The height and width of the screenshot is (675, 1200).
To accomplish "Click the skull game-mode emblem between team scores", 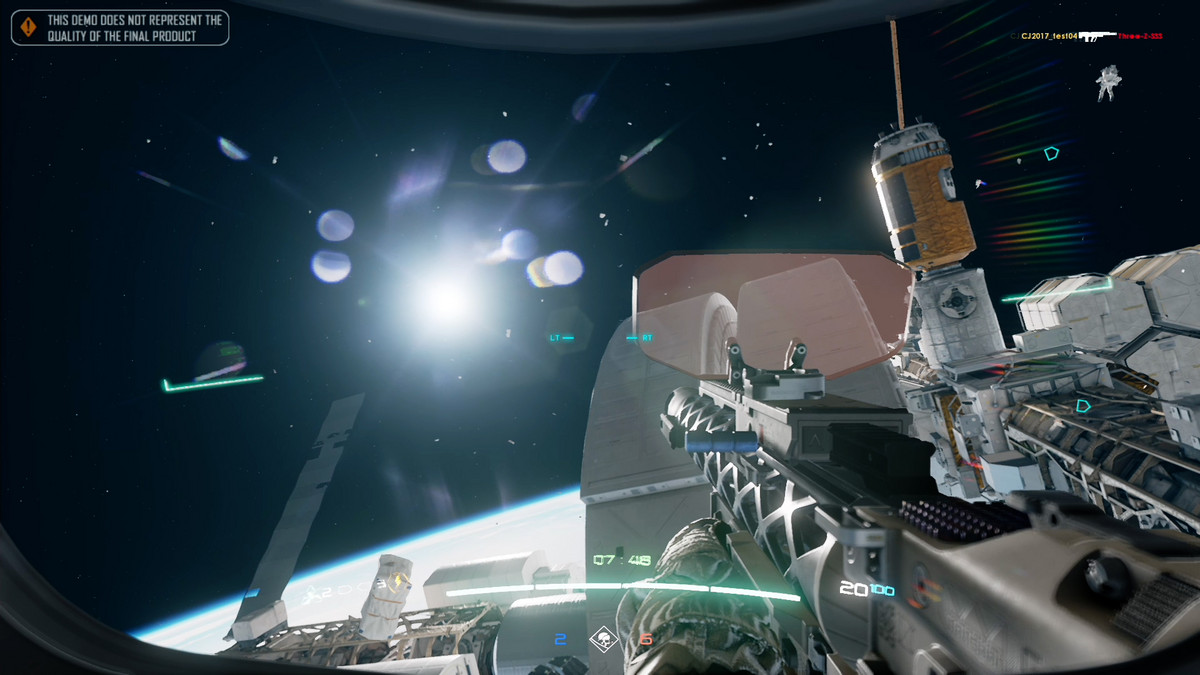I will pos(603,639).
